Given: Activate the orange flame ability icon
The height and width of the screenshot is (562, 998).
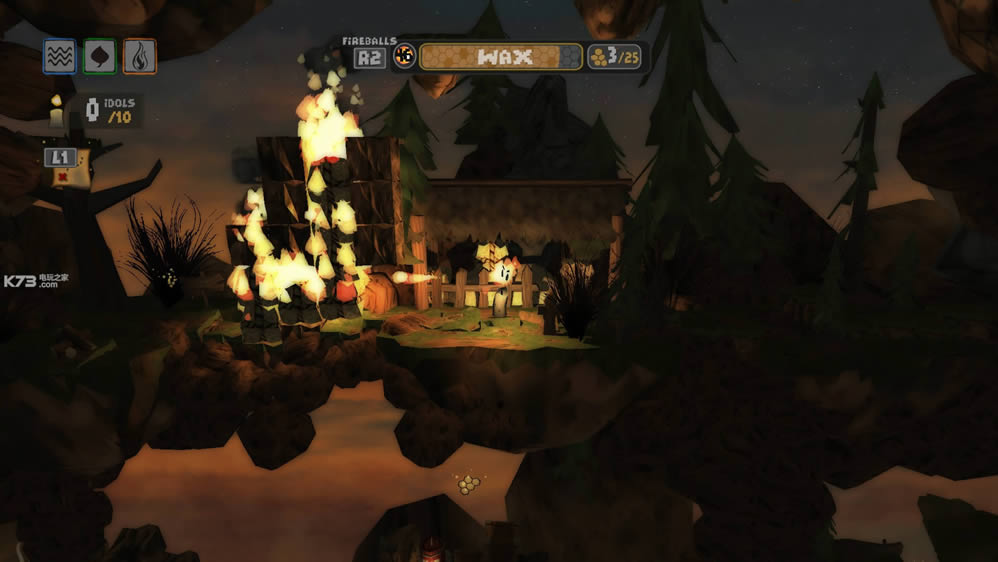Looking at the screenshot, I should tap(140, 57).
